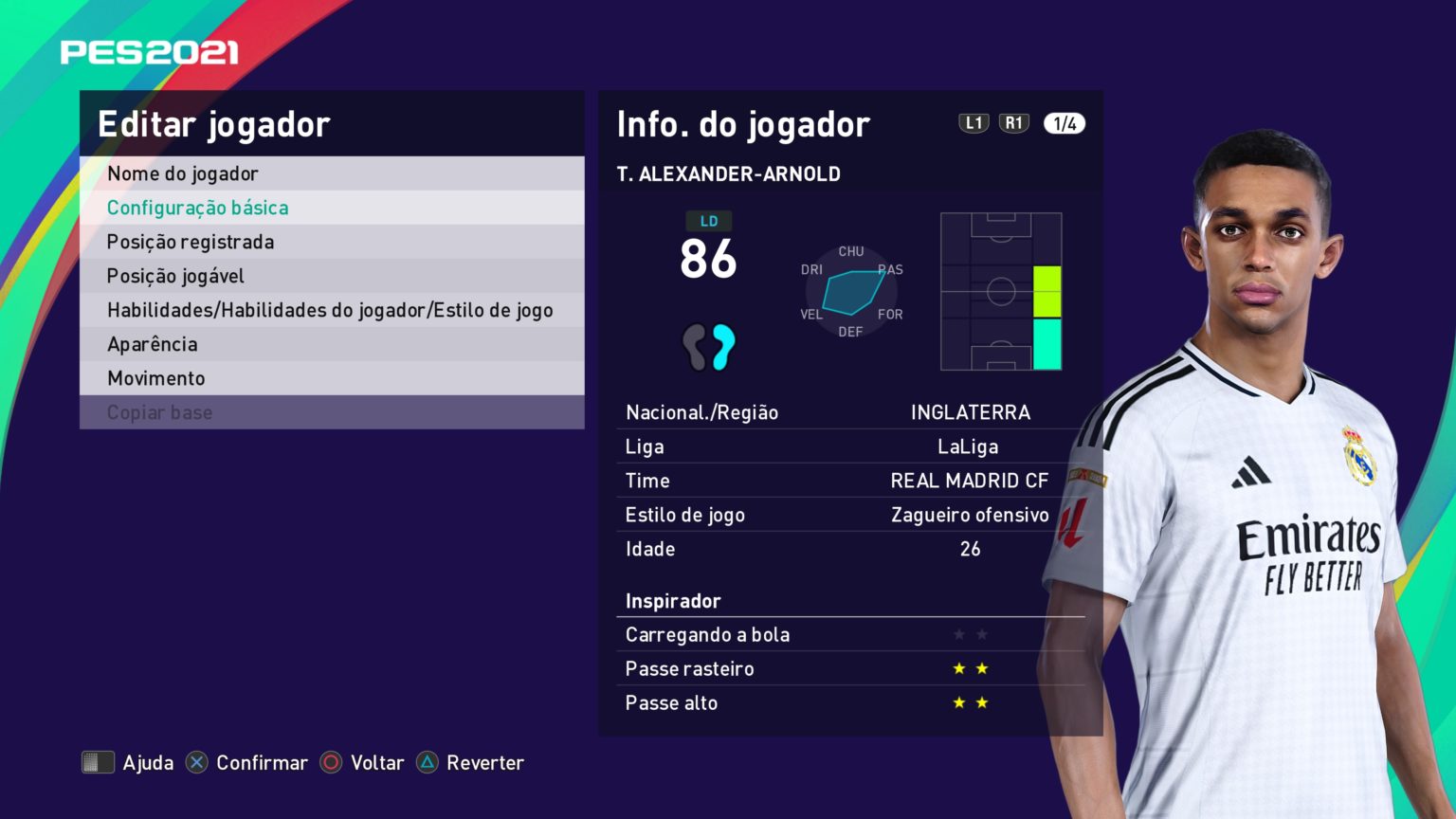Click the Nome do jogador option
Viewport: 1456px width, 819px height.
(183, 173)
